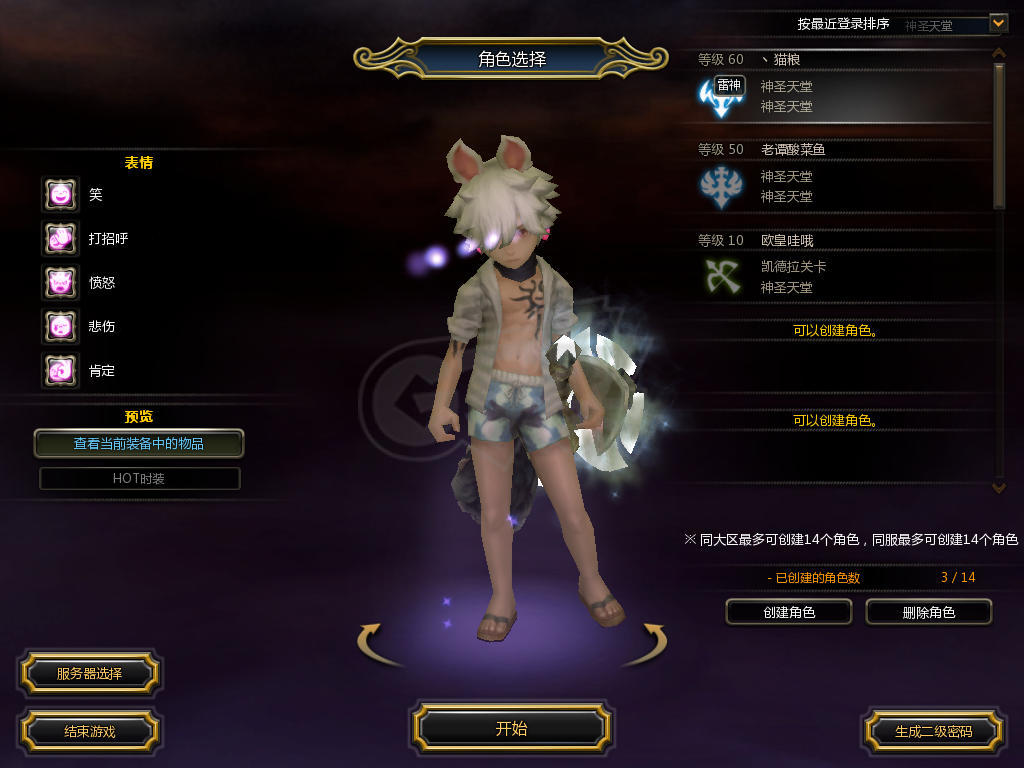Screen dimensions: 1024x768
Task: Open the 按最近登录排序 sort dropdown
Action: (x=998, y=22)
